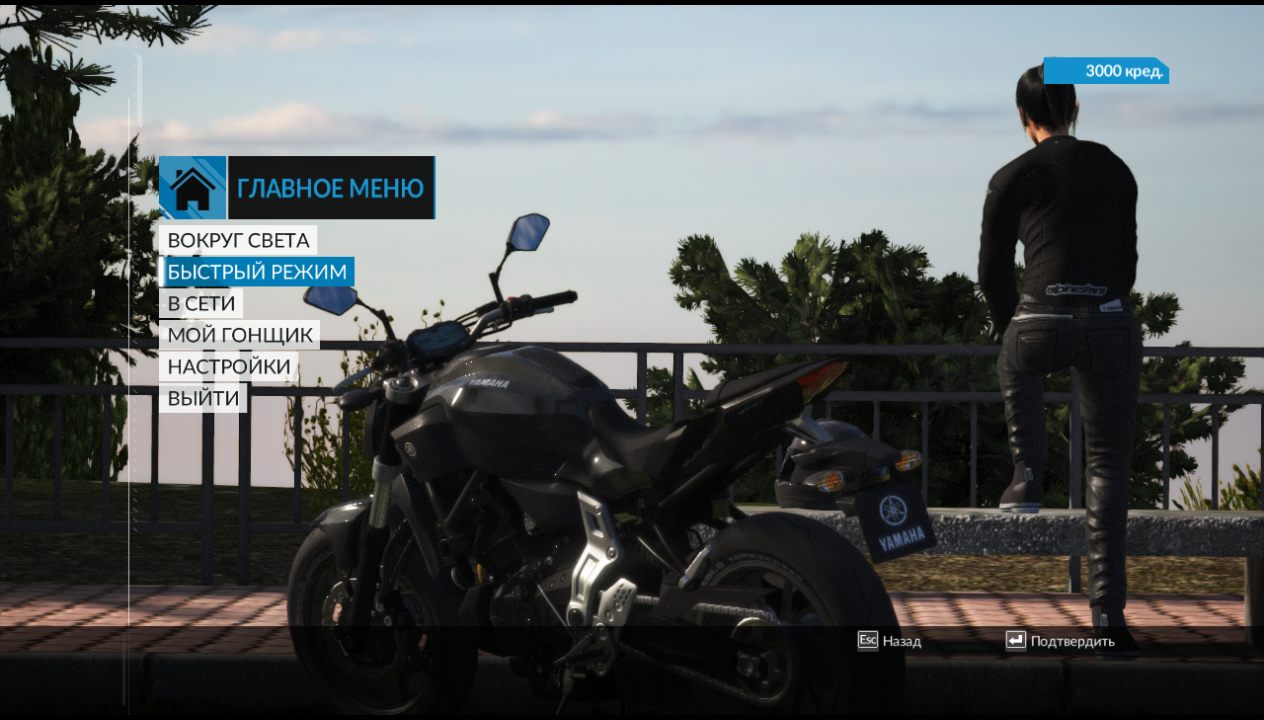Go to НАСТРОЙКИ settings
Image resolution: width=1264 pixels, height=720 pixels.
pos(229,367)
